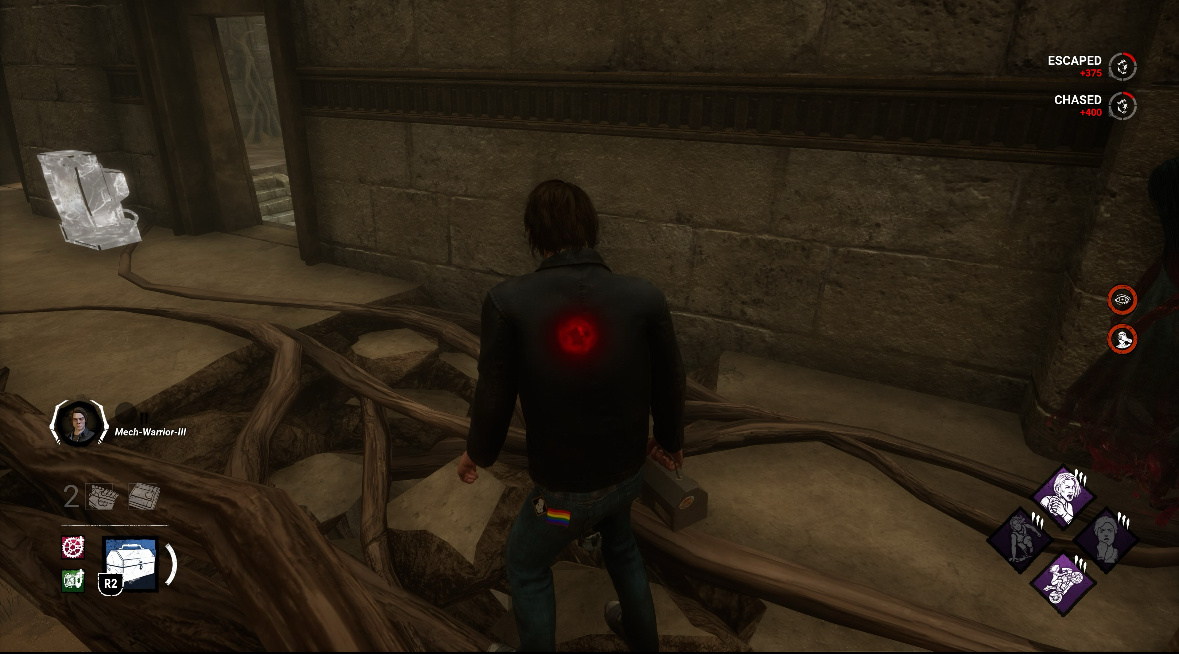Select the screaming woman perk at the top
This screenshot has width=1179, height=654.
coord(1062,494)
